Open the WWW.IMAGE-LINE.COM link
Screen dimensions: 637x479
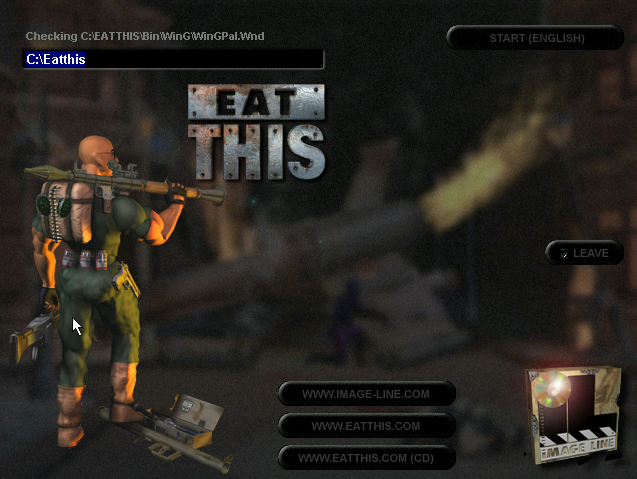click(366, 394)
